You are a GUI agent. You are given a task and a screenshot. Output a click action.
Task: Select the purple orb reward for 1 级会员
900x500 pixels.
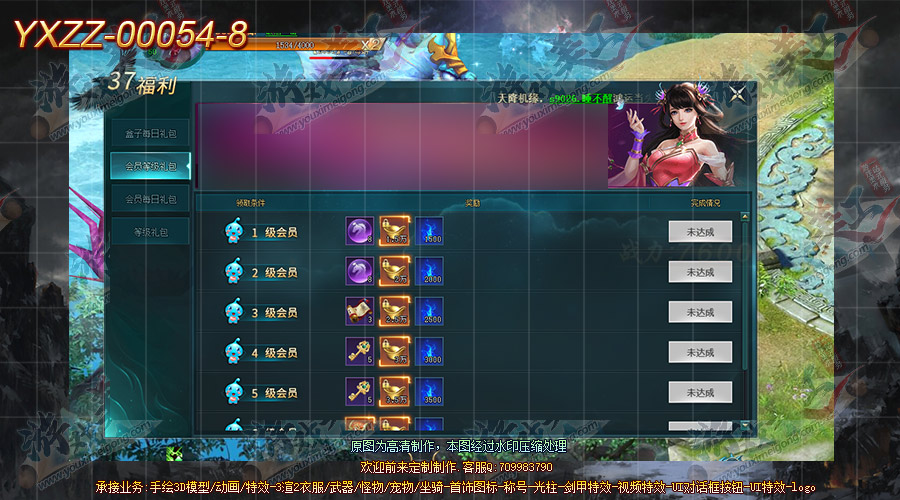coord(359,231)
